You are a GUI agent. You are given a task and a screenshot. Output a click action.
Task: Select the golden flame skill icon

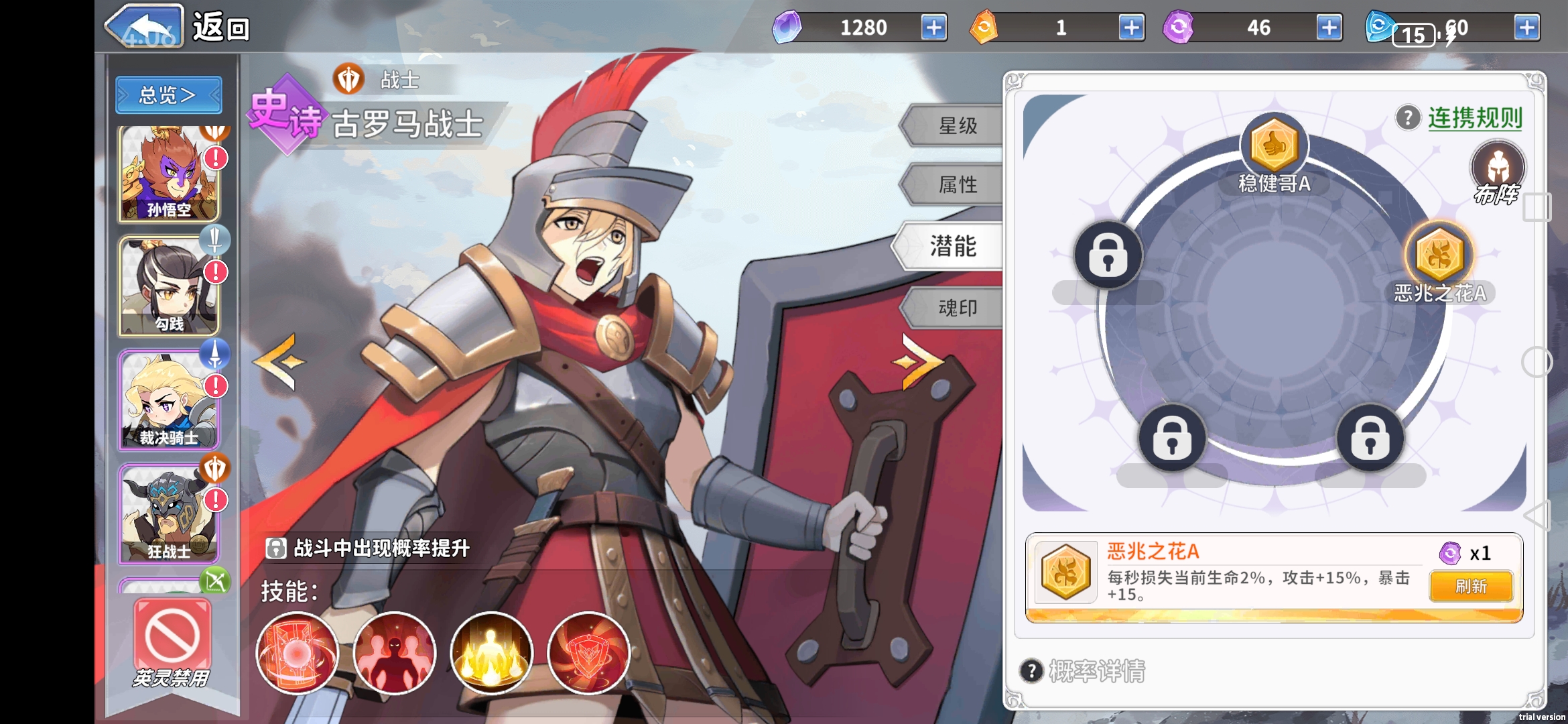point(491,653)
